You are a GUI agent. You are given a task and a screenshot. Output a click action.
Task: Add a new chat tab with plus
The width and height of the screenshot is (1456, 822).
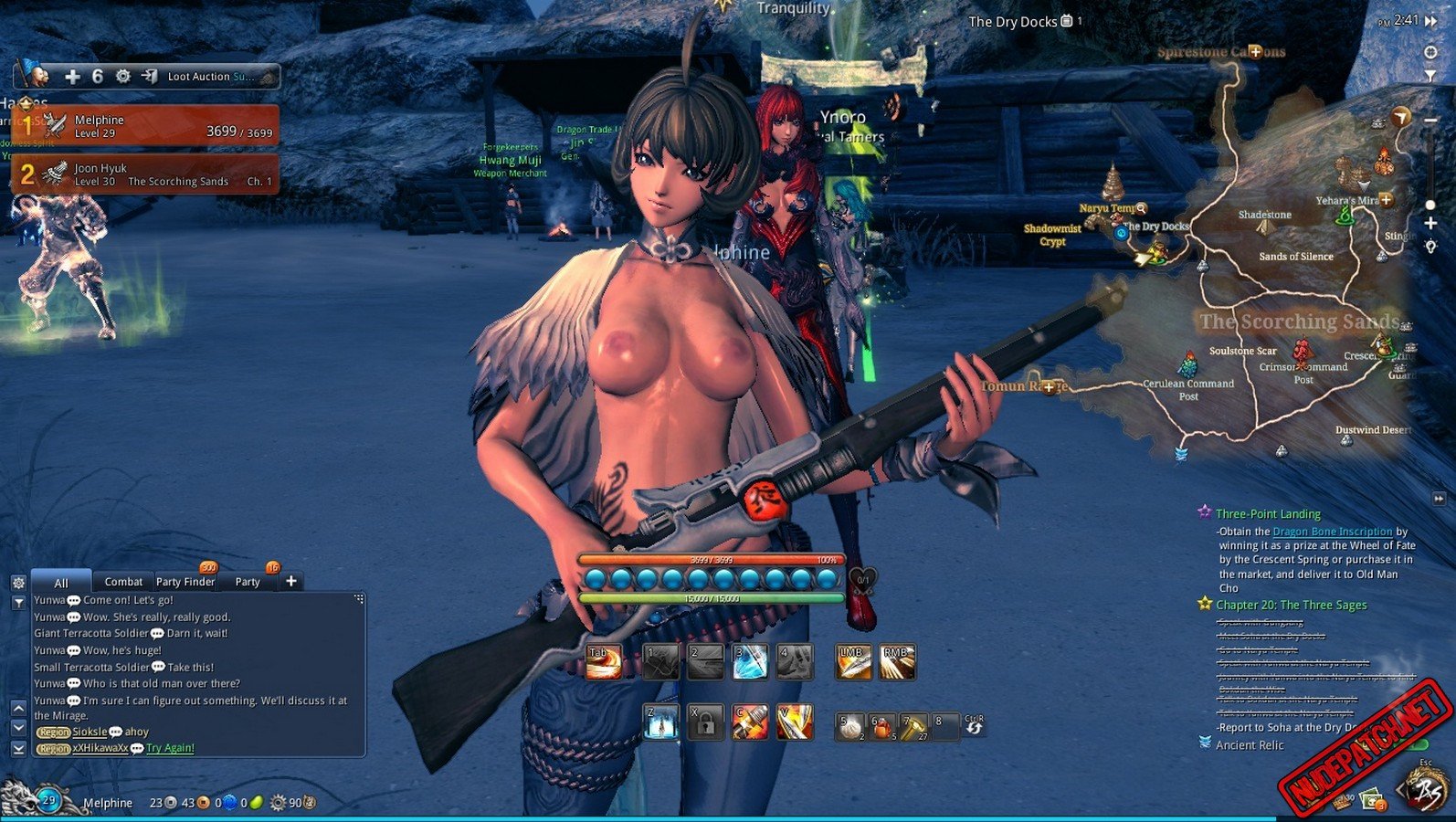[291, 581]
